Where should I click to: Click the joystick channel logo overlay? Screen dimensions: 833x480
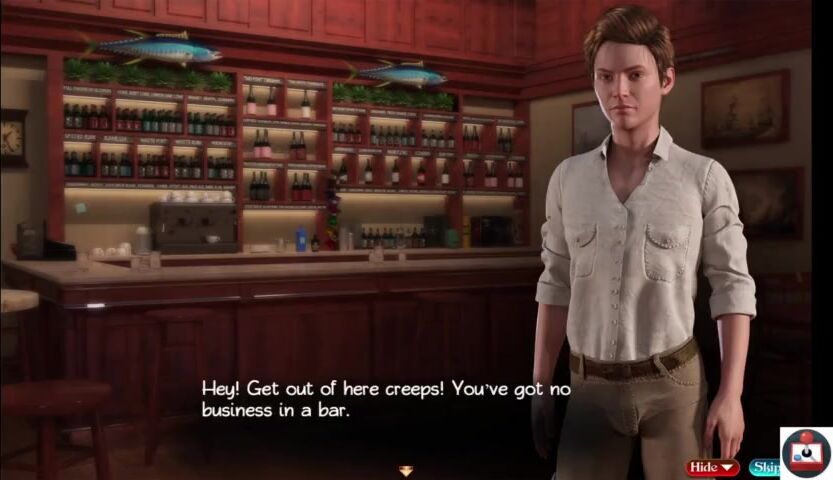[x=806, y=453]
